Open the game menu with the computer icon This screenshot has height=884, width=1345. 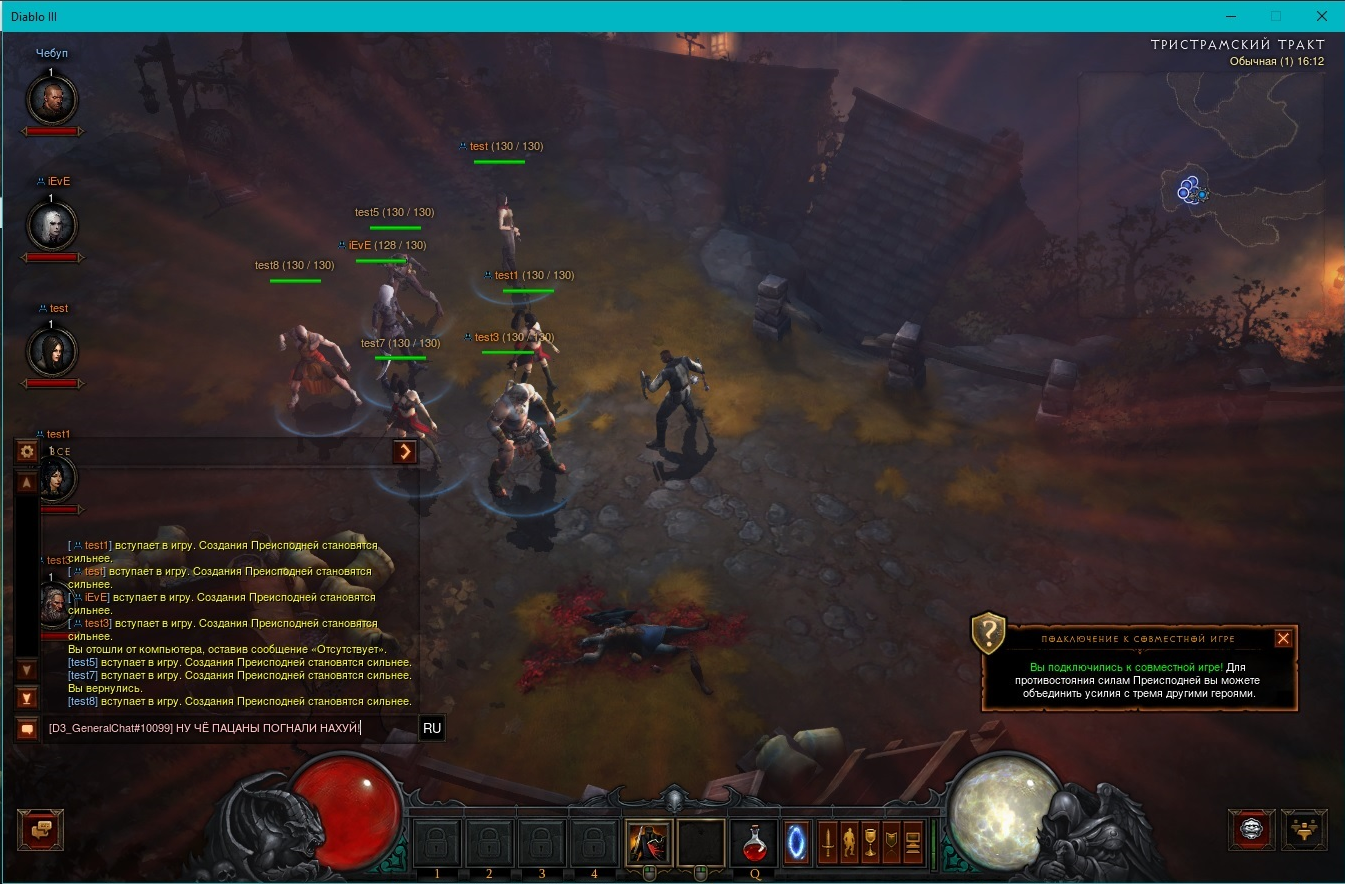coord(912,843)
